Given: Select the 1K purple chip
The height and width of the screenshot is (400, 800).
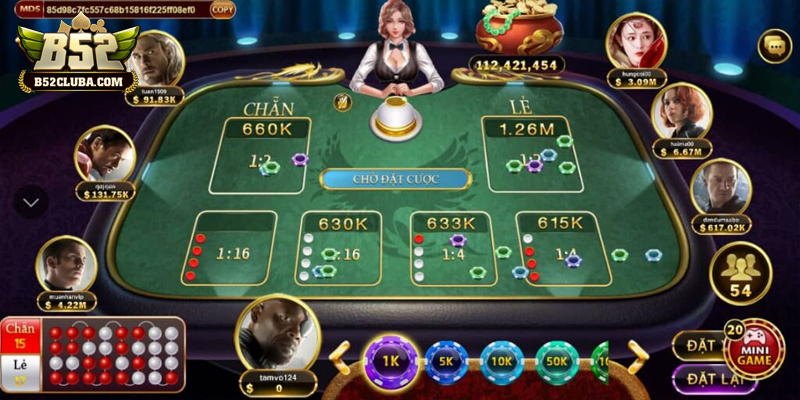Looking at the screenshot, I should point(390,362).
